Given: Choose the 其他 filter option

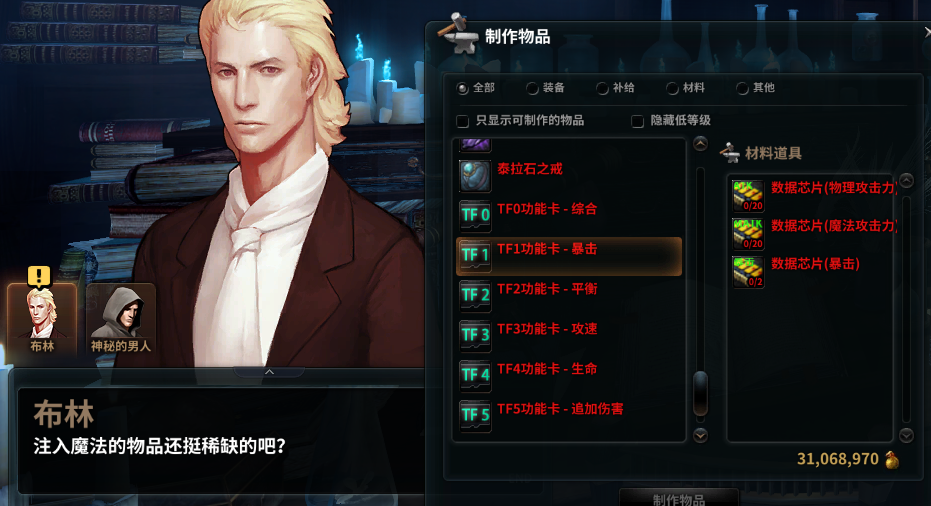Looking at the screenshot, I should (743, 88).
